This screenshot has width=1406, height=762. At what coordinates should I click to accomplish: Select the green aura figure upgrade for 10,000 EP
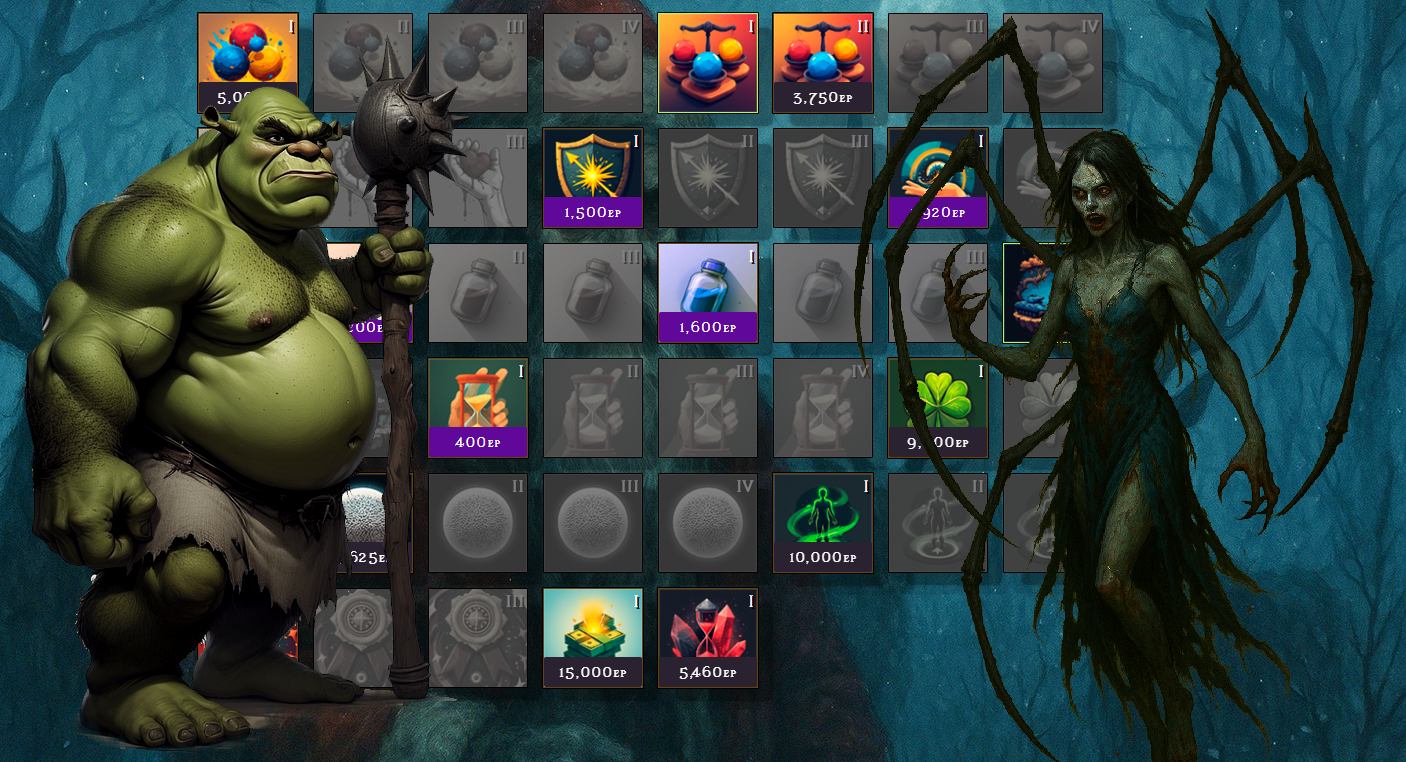click(822, 522)
